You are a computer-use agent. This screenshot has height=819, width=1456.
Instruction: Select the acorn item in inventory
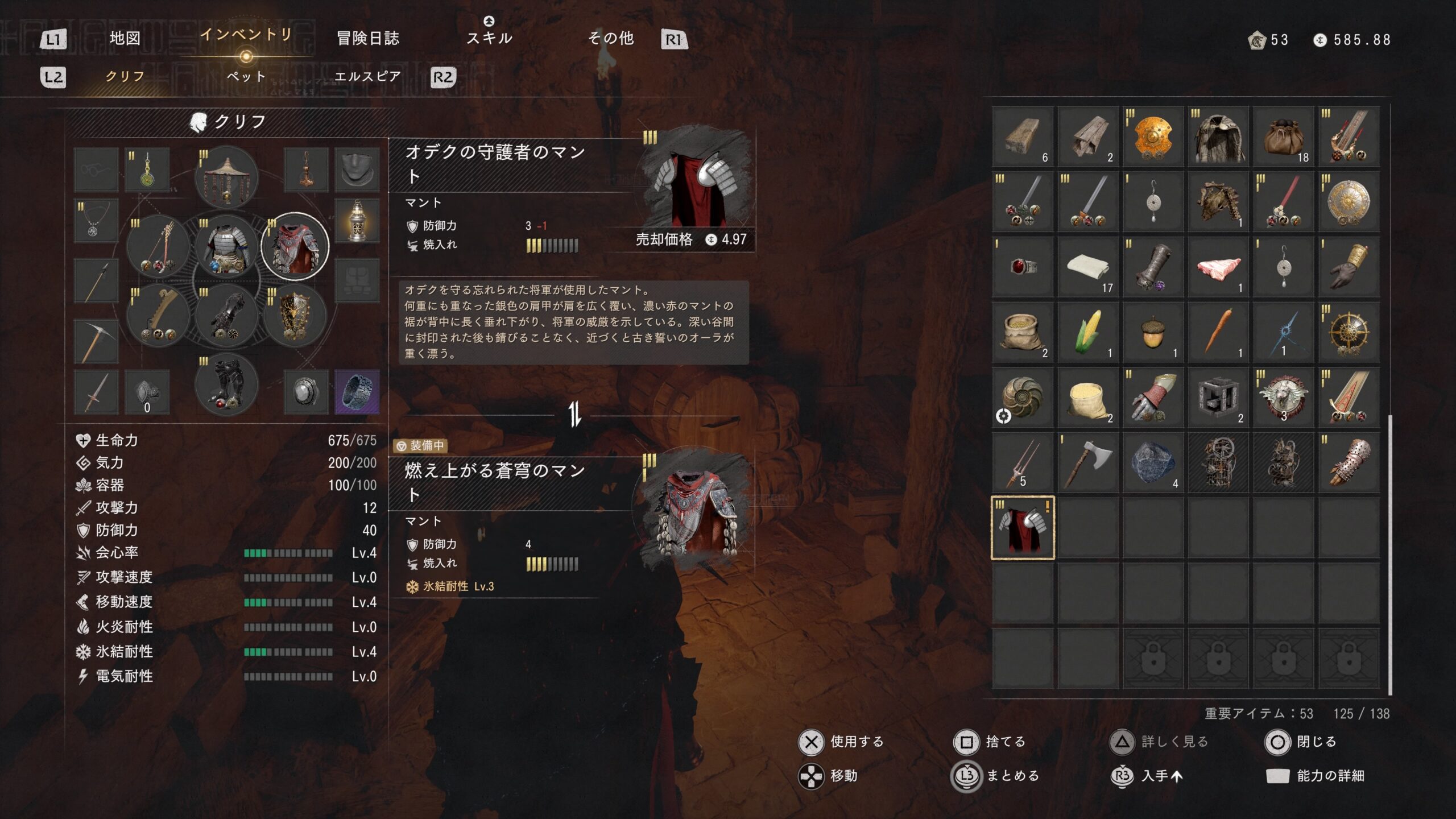pos(1153,333)
